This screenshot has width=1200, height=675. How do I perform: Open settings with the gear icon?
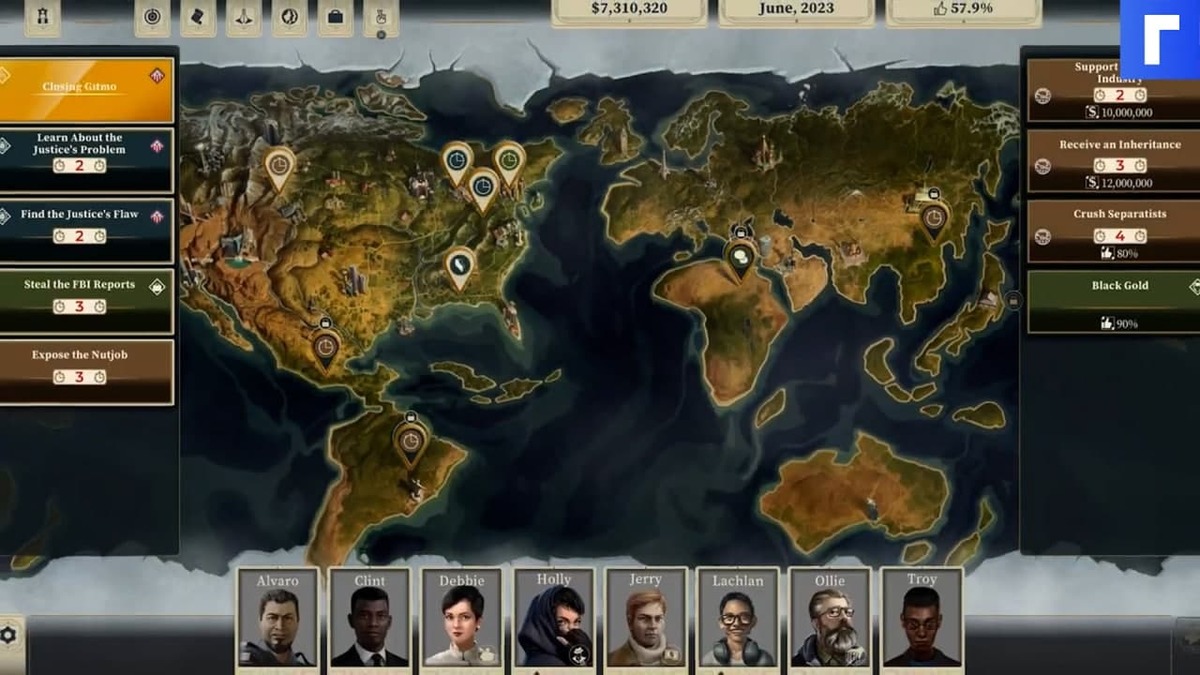[x=9, y=634]
